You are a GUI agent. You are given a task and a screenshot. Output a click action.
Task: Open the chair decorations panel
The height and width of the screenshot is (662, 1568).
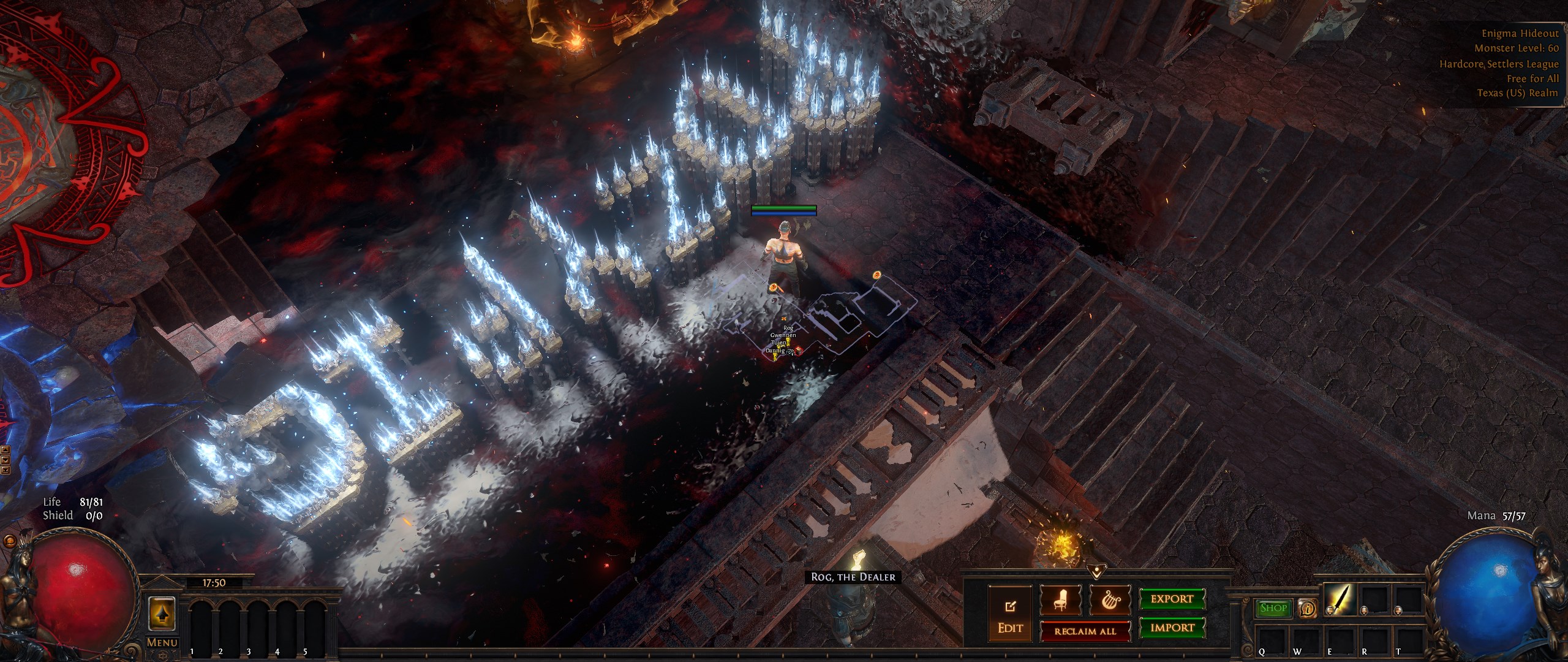(x=1060, y=601)
